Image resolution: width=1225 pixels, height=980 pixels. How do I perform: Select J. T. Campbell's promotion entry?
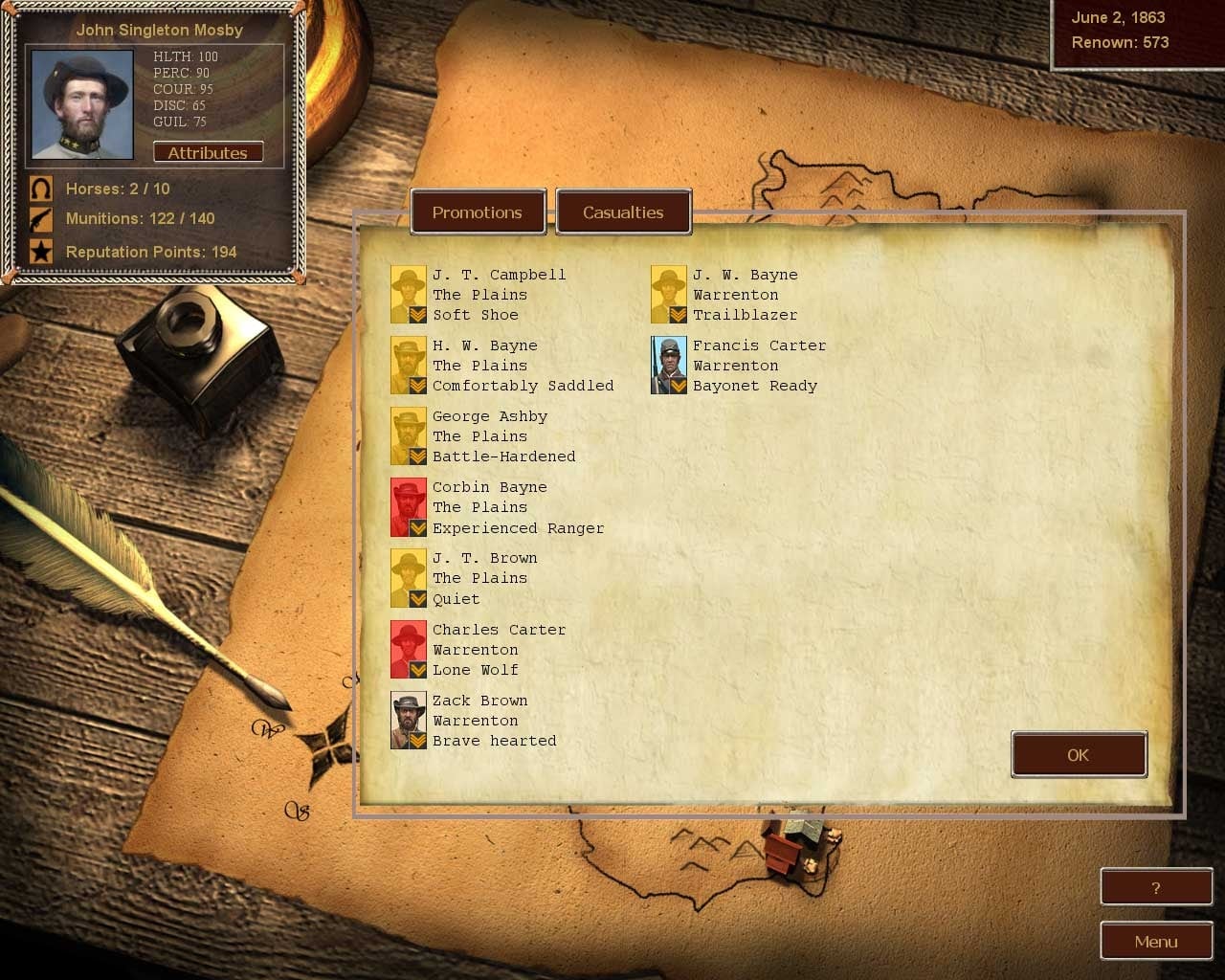[x=499, y=295]
